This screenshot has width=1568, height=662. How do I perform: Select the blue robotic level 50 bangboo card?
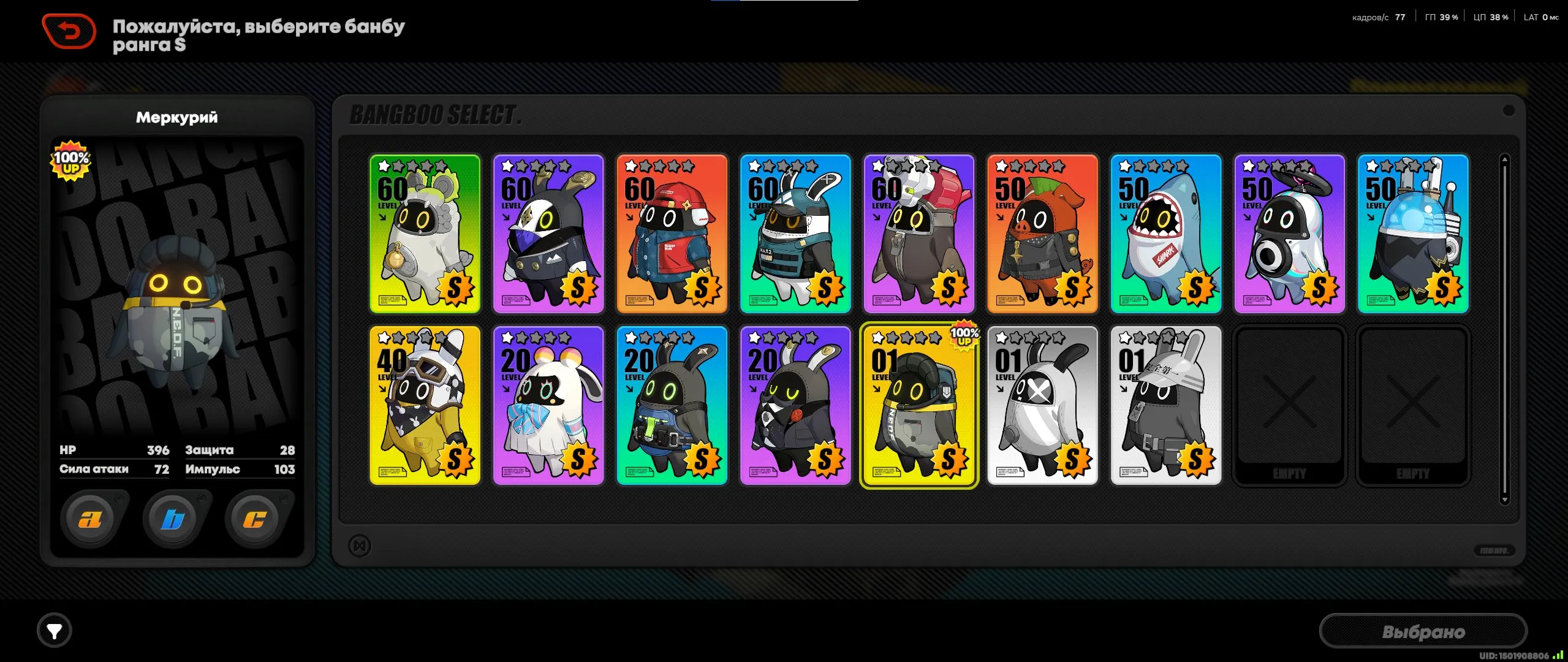point(1413,235)
